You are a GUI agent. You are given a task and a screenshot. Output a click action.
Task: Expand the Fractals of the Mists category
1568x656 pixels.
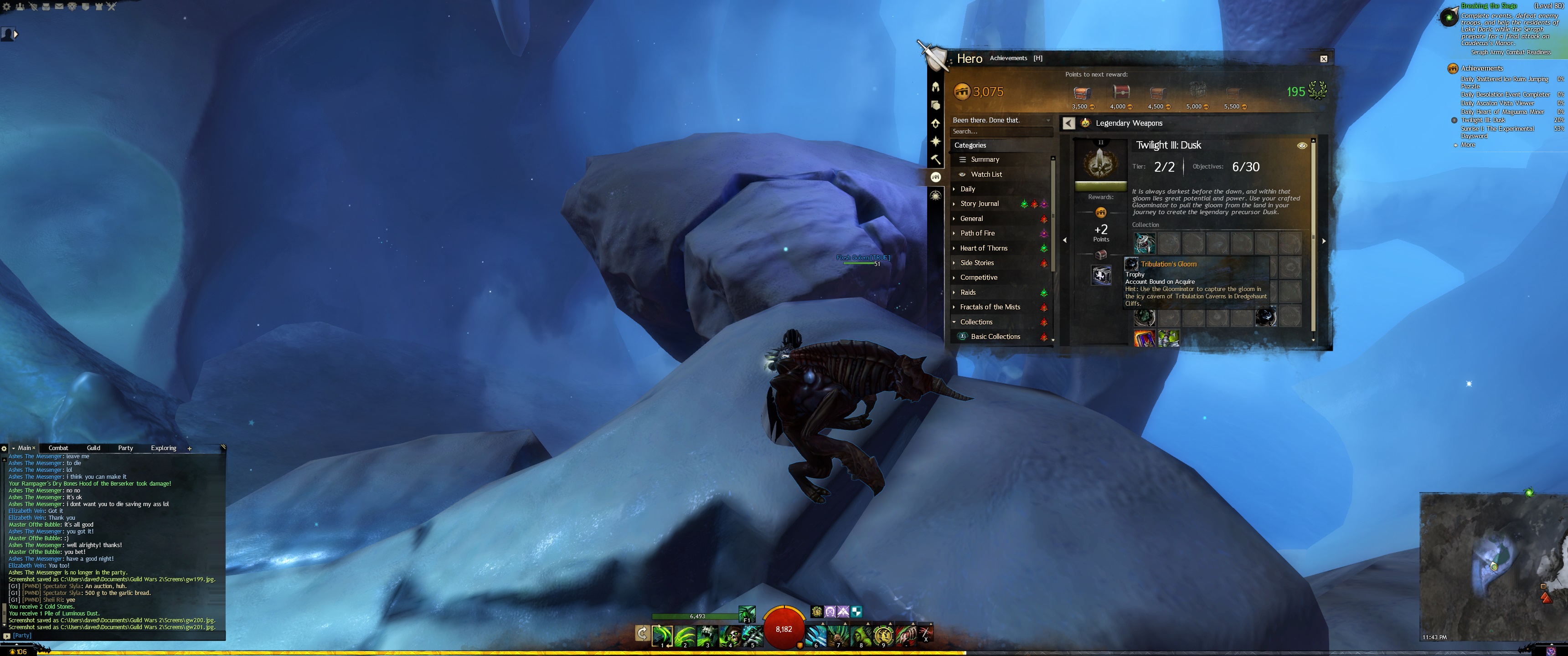pyautogui.click(x=990, y=307)
